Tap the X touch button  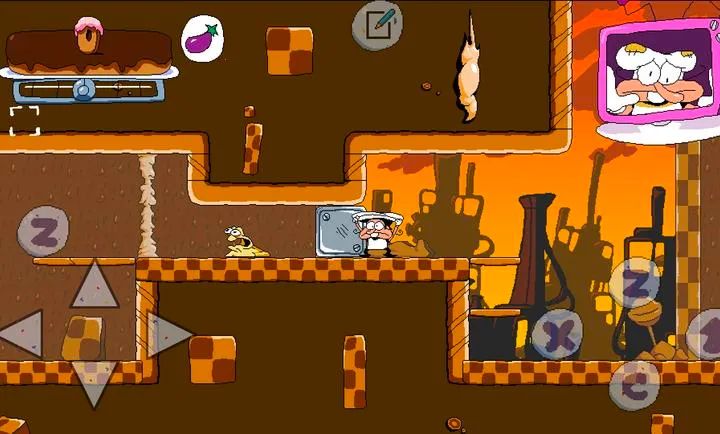click(x=558, y=335)
